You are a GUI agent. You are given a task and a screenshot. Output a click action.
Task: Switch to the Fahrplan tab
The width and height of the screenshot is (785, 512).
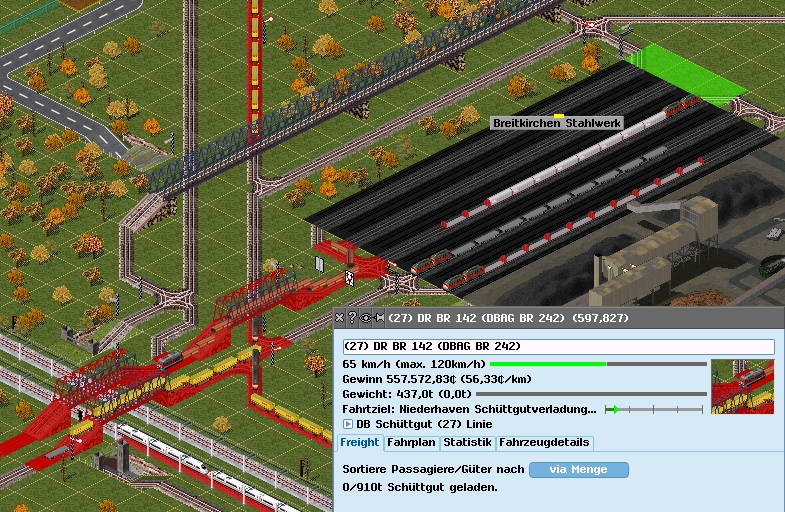(x=411, y=443)
